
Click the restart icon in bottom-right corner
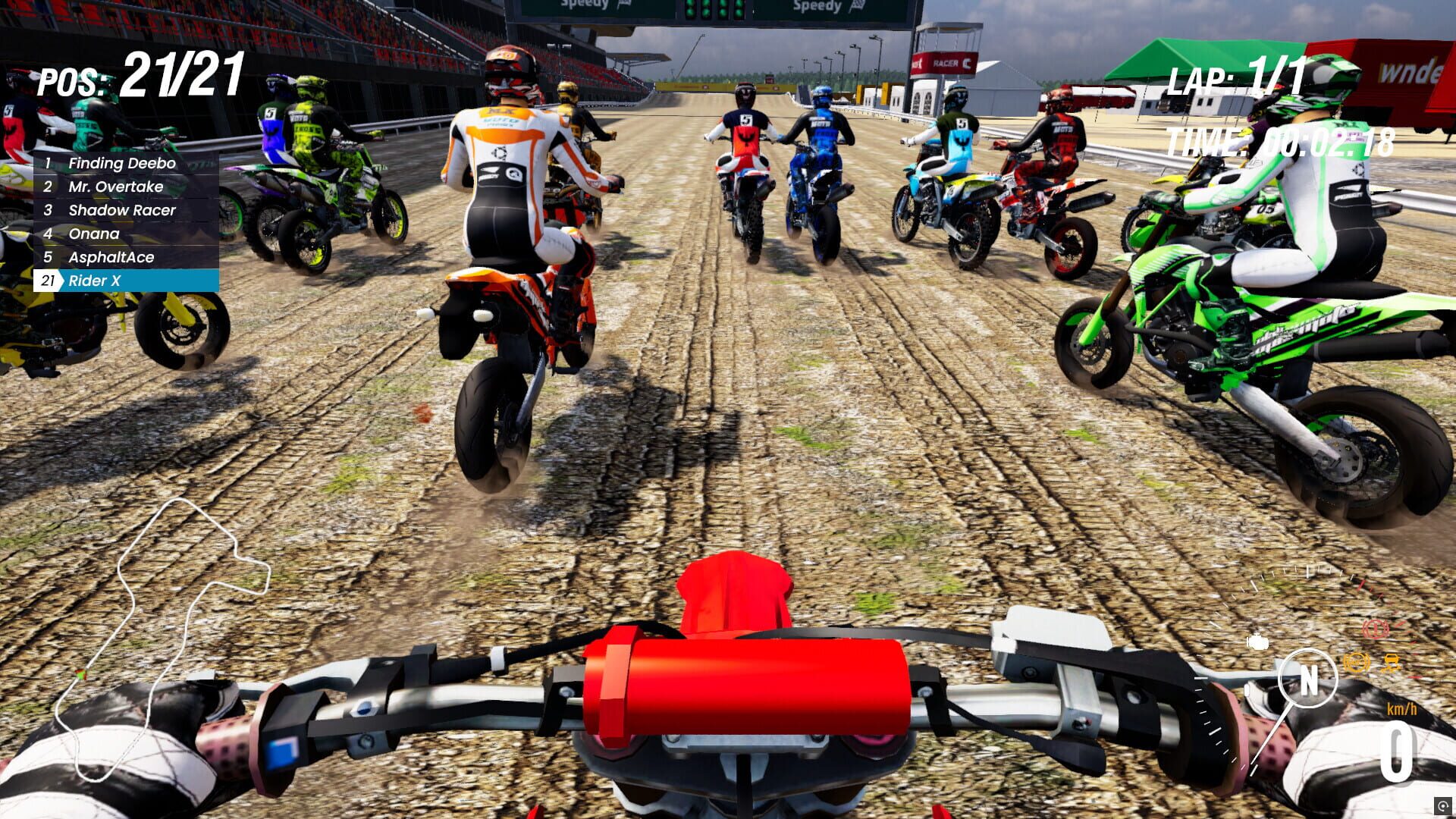click(x=1443, y=807)
